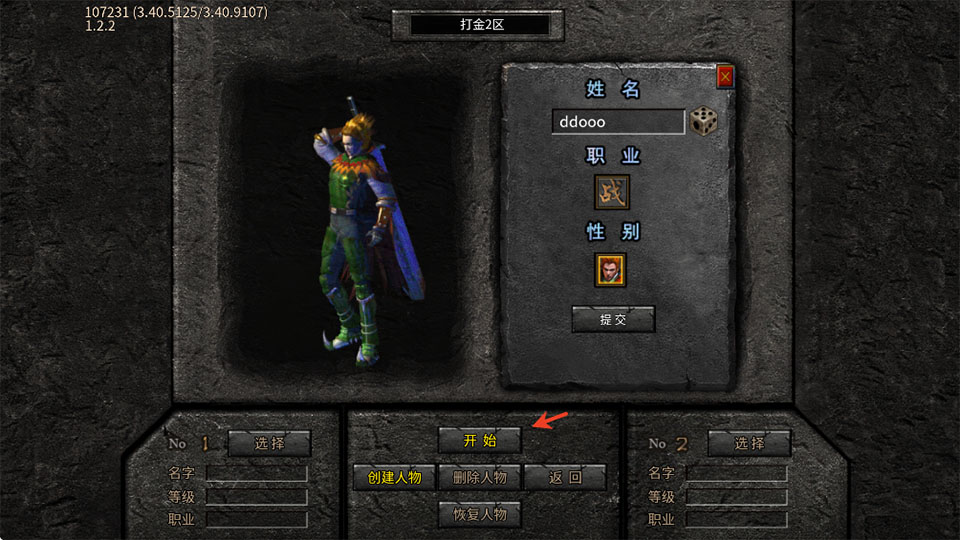Open 创建人物 create character
Image resolution: width=960 pixels, height=540 pixels.
coord(394,477)
